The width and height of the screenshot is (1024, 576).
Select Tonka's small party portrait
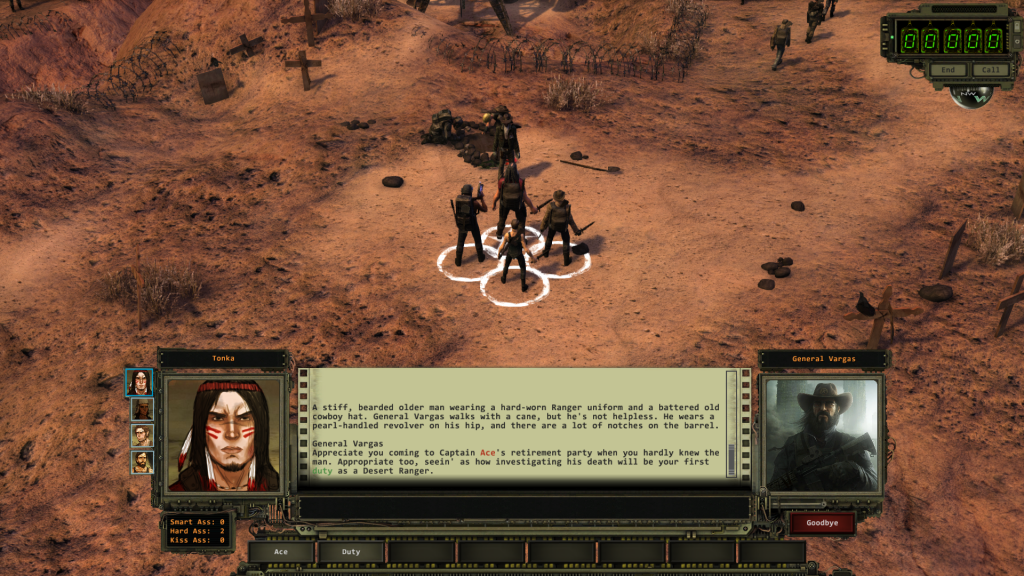pos(142,382)
